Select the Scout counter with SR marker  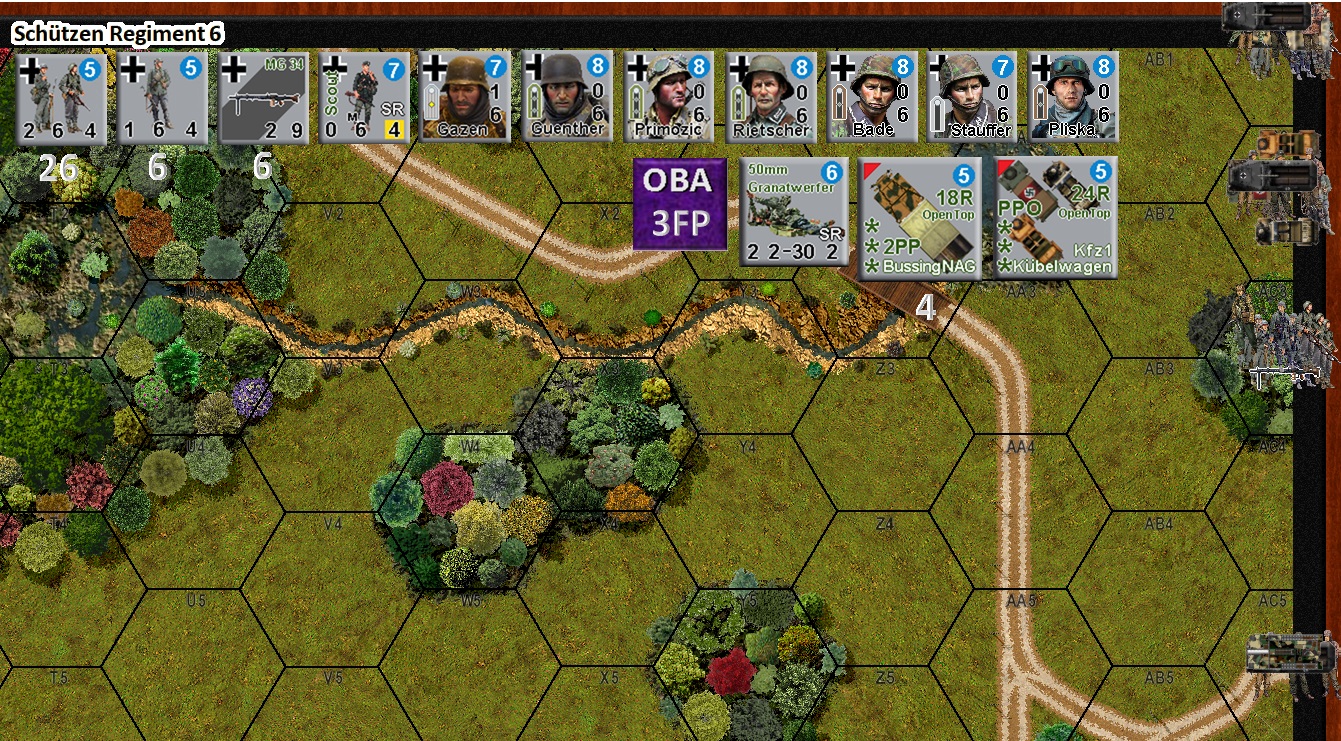[x=362, y=95]
